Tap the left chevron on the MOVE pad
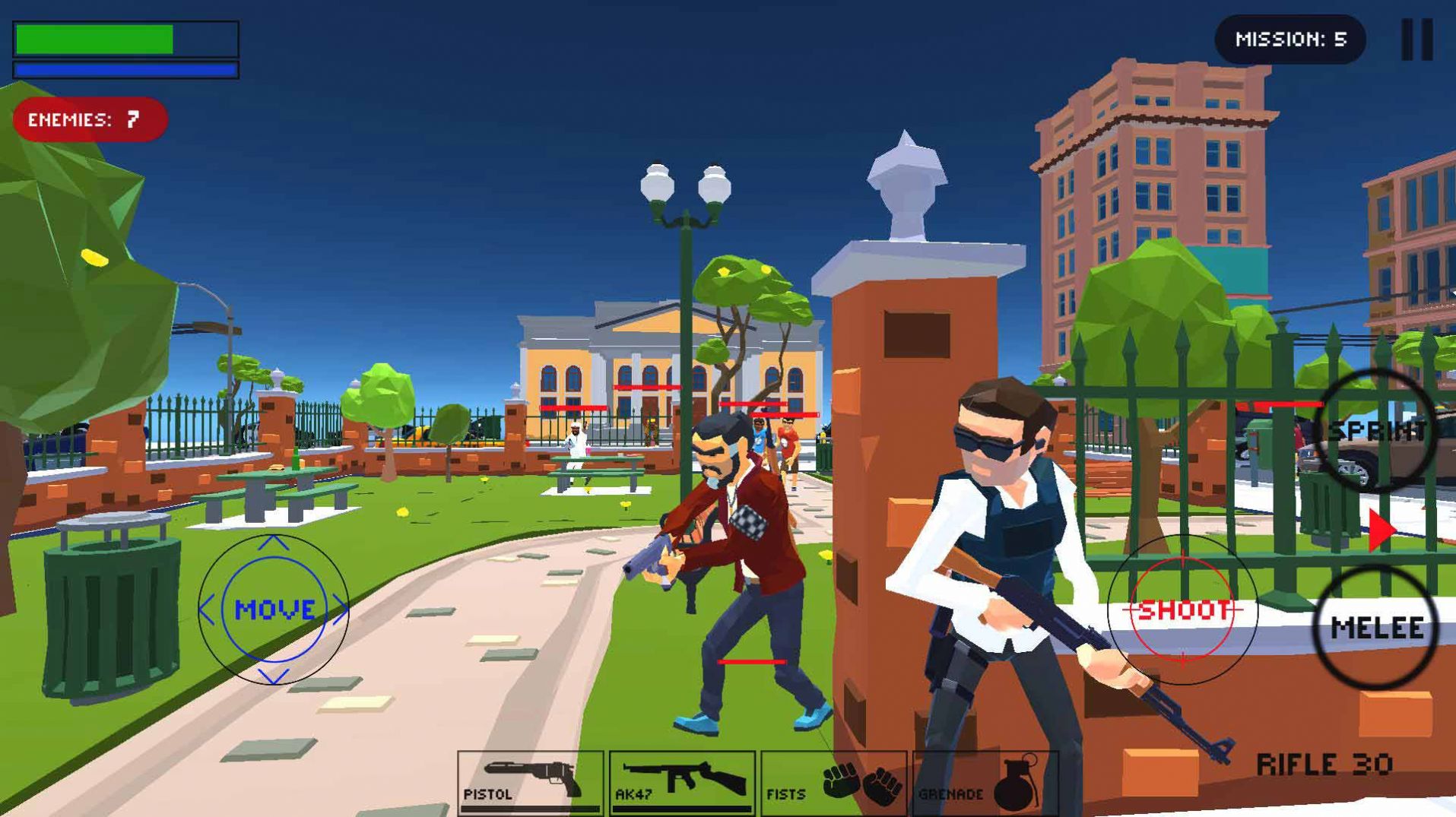The width and height of the screenshot is (1456, 817). 207,608
